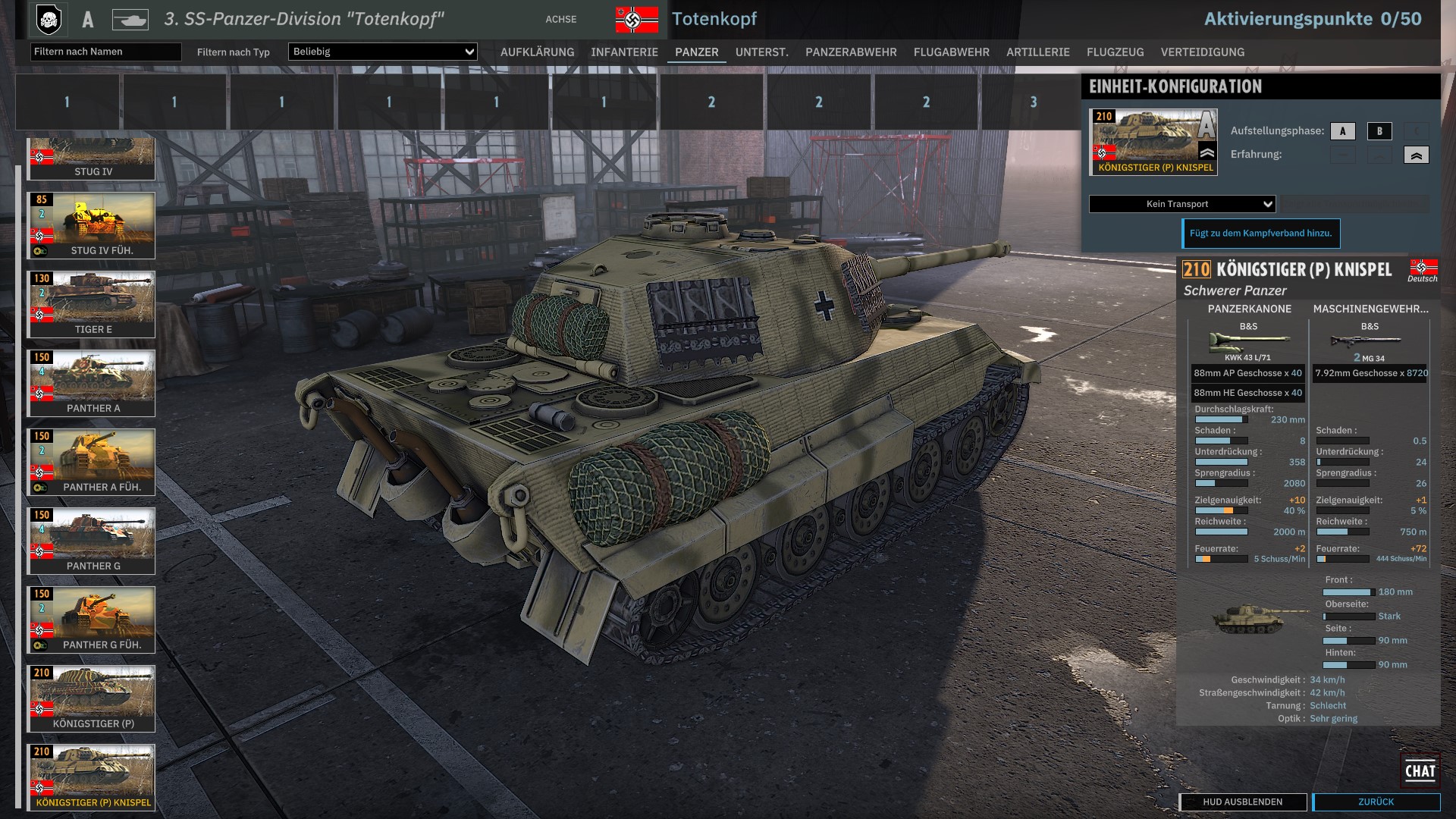Choose the Panther A unit card
Screen dimensions: 1456x819
92,383
